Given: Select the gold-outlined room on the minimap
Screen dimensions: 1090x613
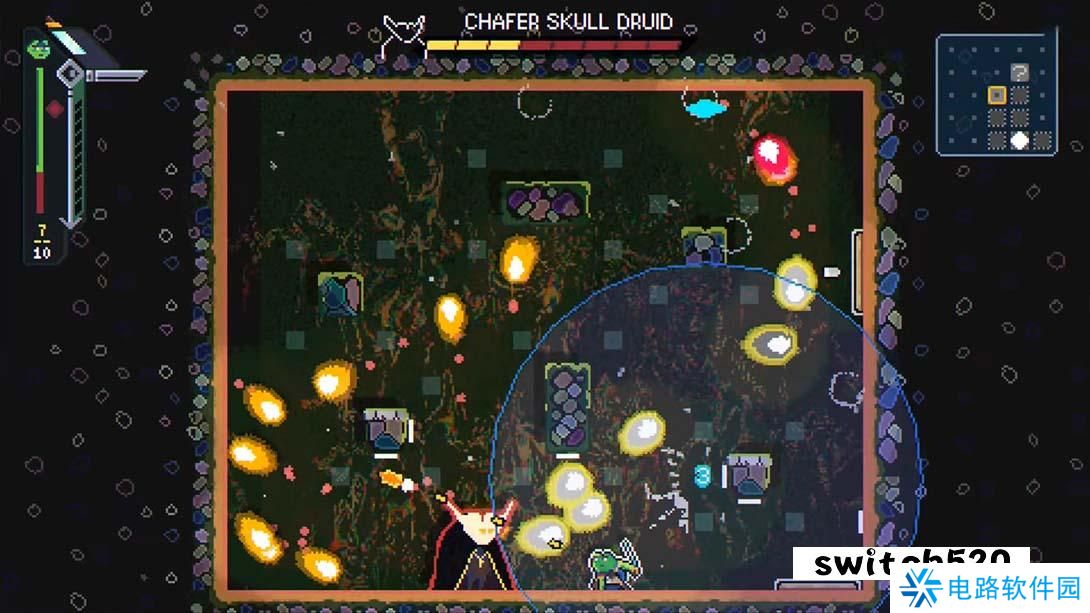Looking at the screenshot, I should tap(996, 95).
